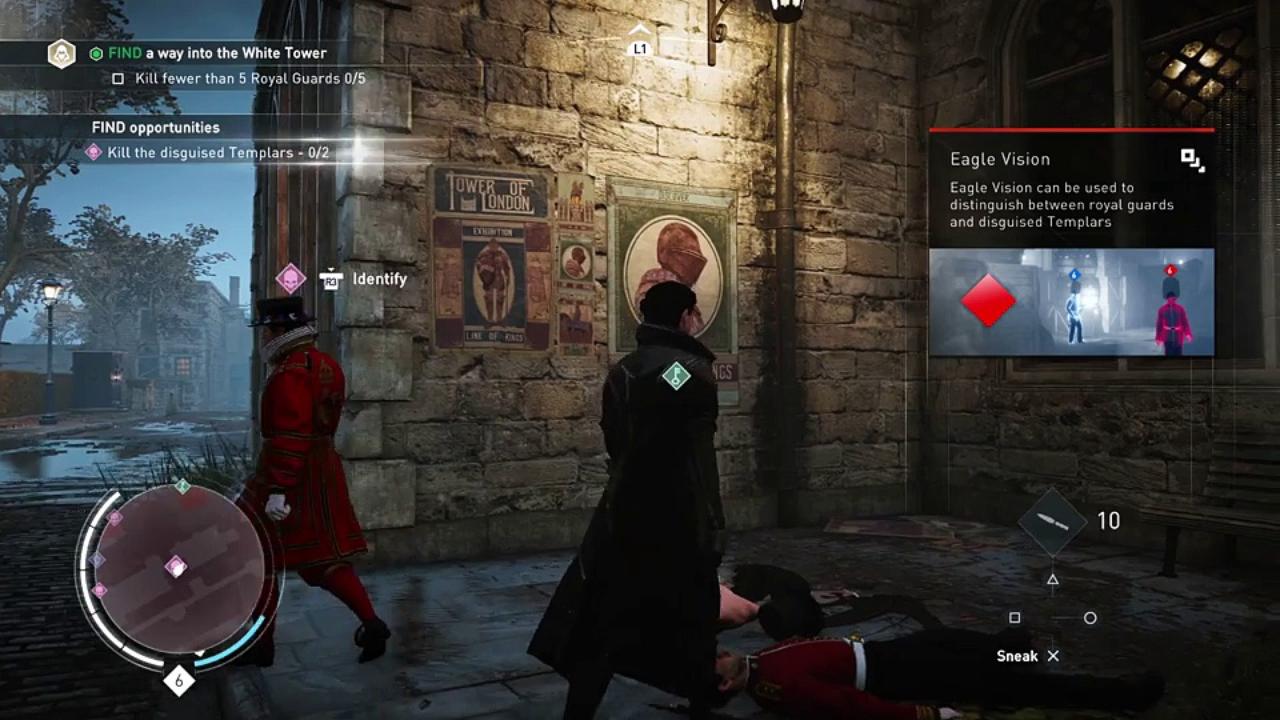
Task: Click the level 6 diamond badge
Action: pyautogui.click(x=179, y=681)
